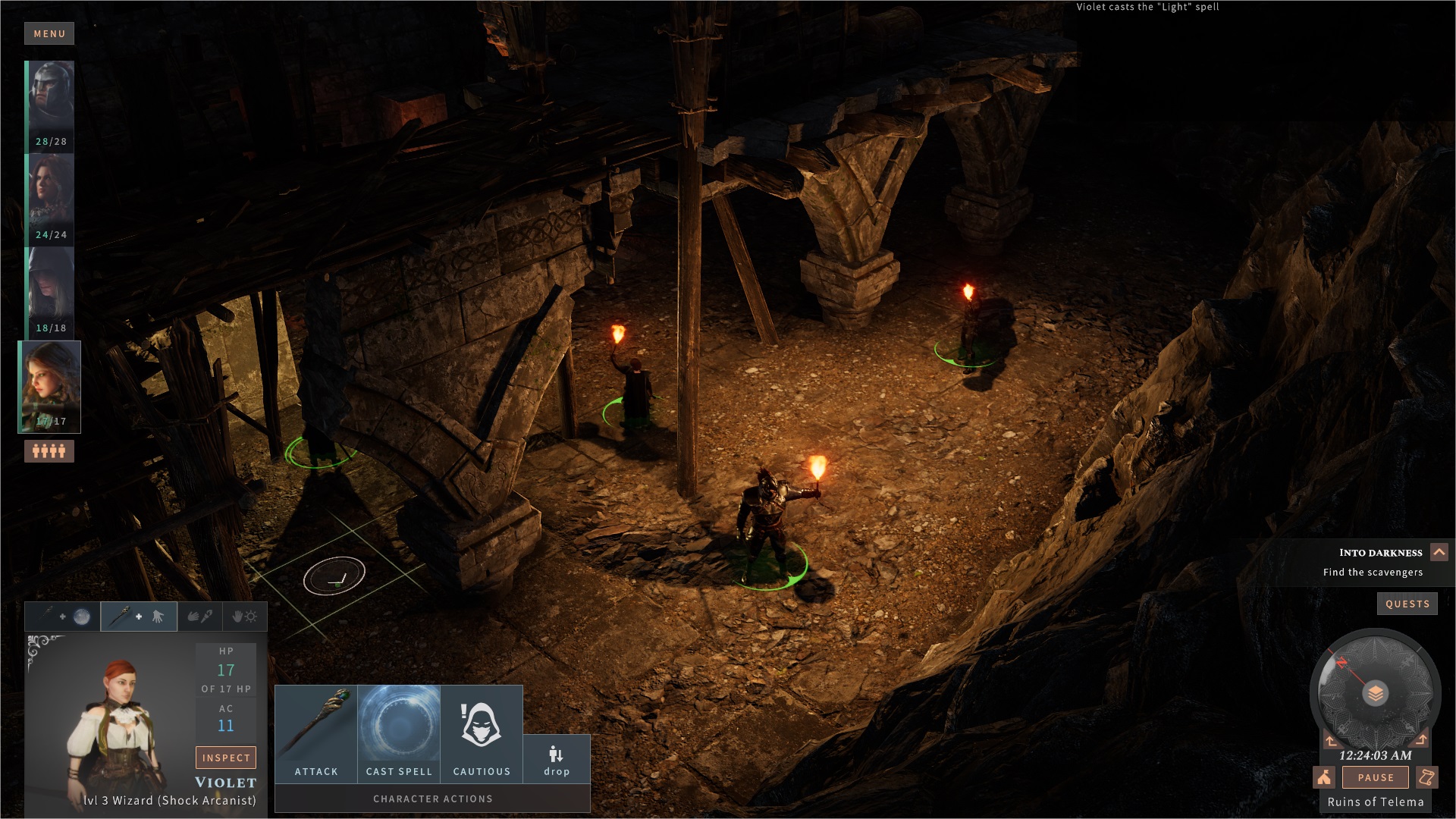Viewport: 1456px width, 819px height.
Task: Pause the game time
Action: point(1376,777)
